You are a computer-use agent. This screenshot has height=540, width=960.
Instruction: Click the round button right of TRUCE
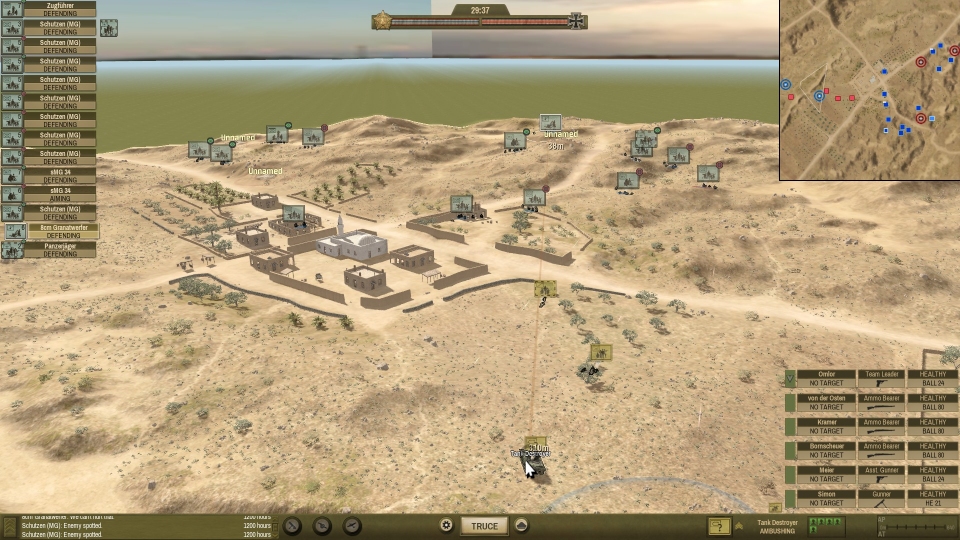(521, 526)
